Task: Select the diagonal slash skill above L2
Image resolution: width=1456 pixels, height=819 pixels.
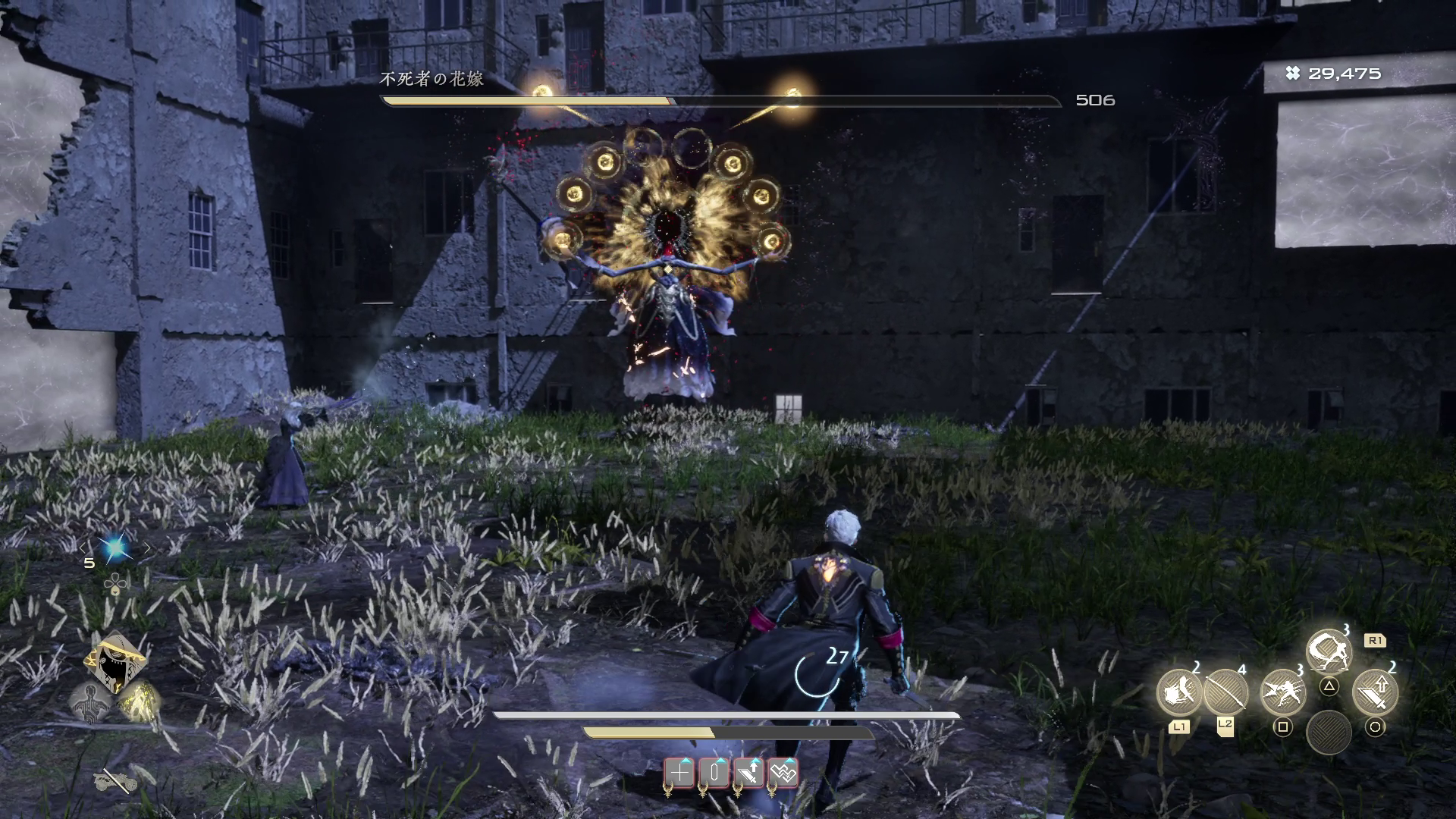Action: coord(1225,692)
